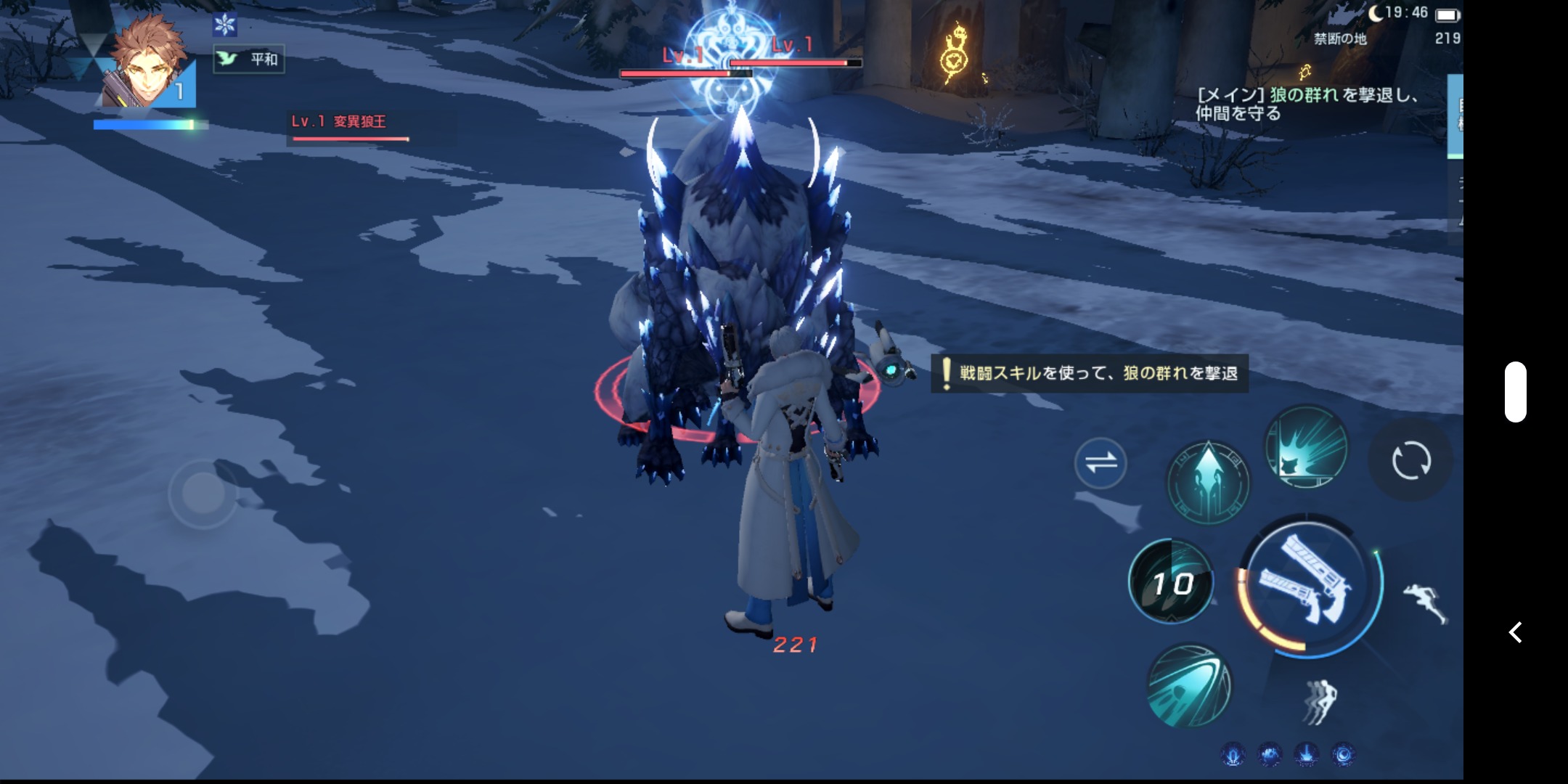Tap the dodge afterimage figure button

pyautogui.click(x=1320, y=701)
